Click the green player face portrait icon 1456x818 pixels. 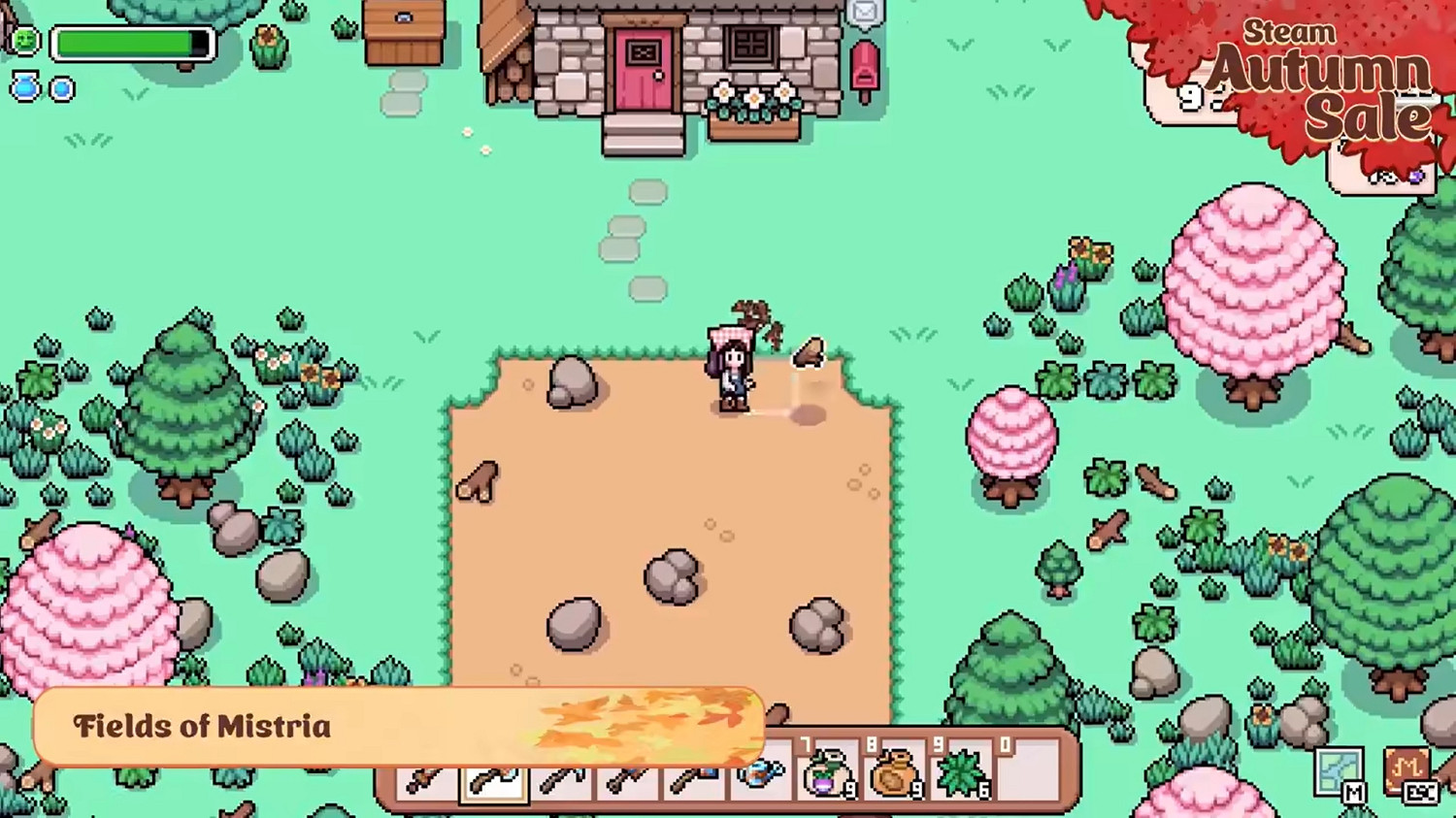tap(24, 41)
